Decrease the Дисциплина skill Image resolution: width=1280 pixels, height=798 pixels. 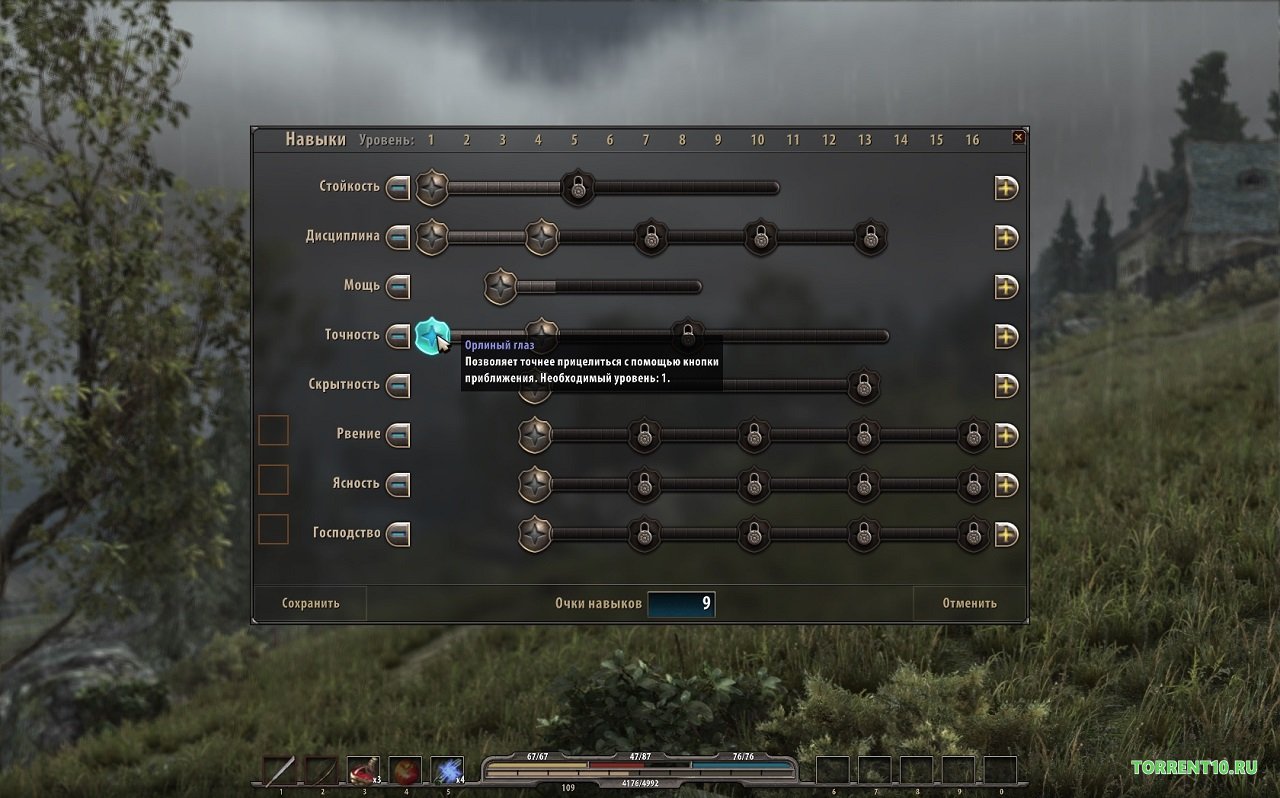398,237
